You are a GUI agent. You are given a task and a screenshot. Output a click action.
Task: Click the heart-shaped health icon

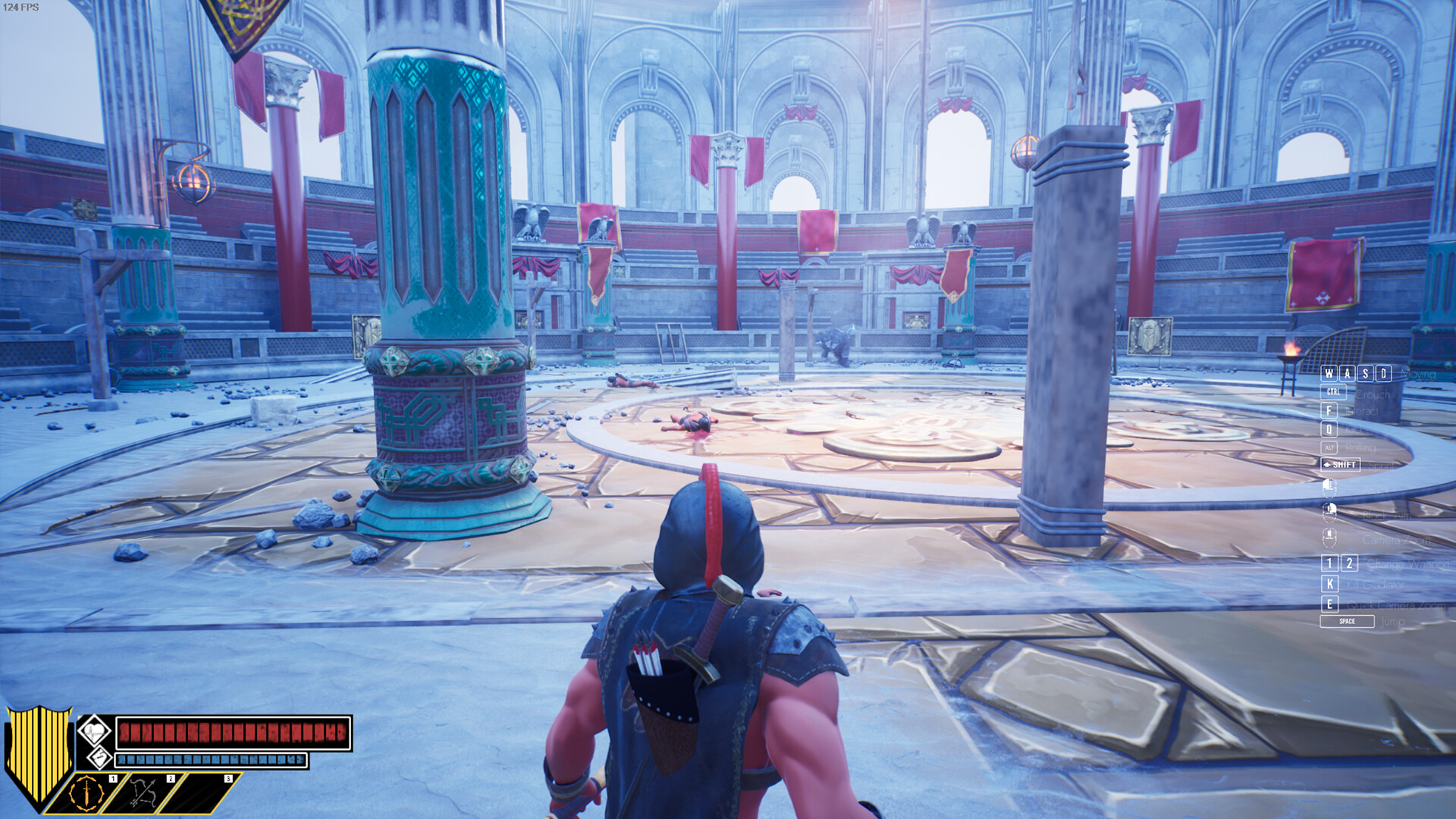[x=96, y=731]
